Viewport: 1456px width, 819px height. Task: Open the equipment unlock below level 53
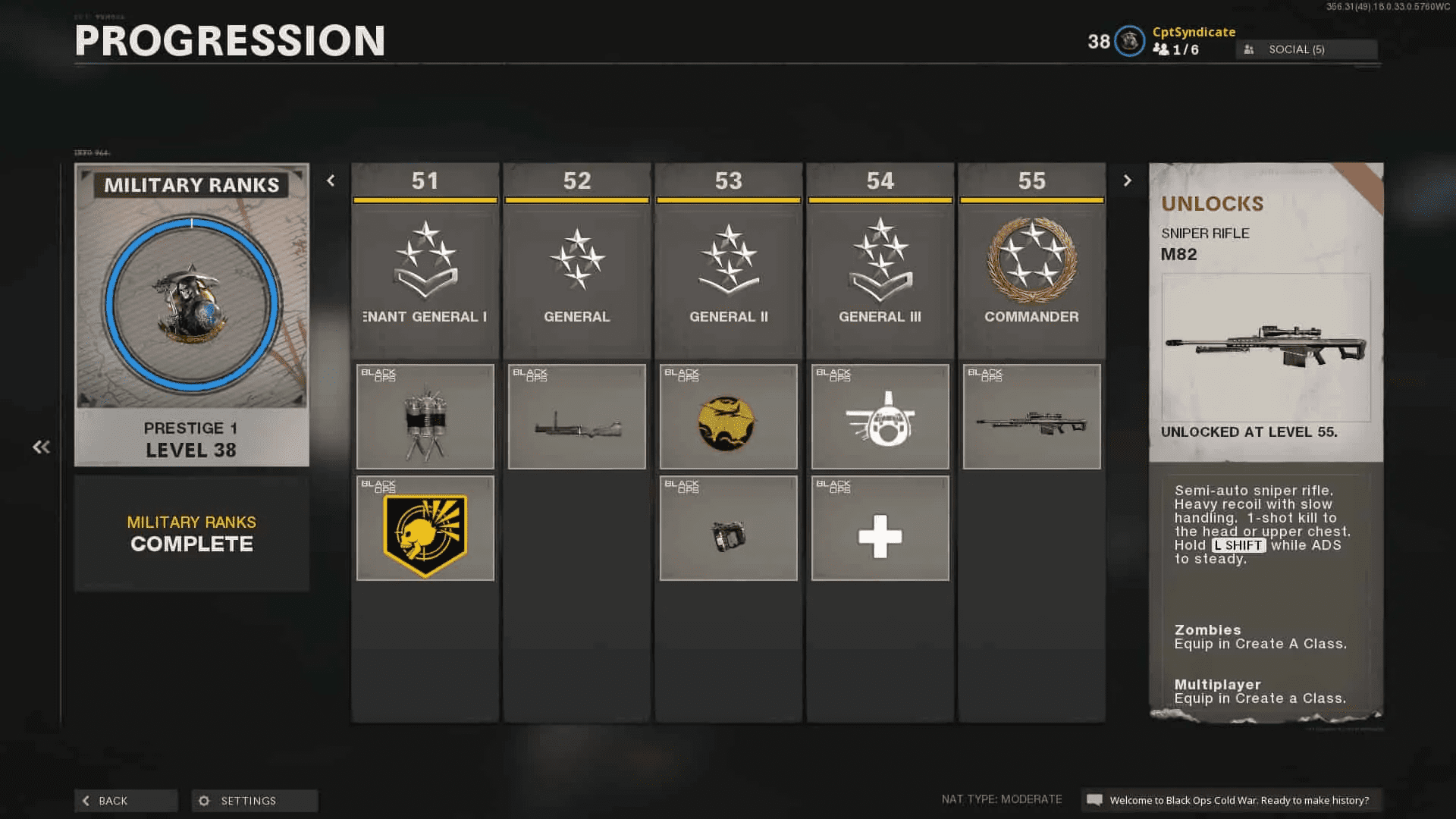tap(728, 529)
